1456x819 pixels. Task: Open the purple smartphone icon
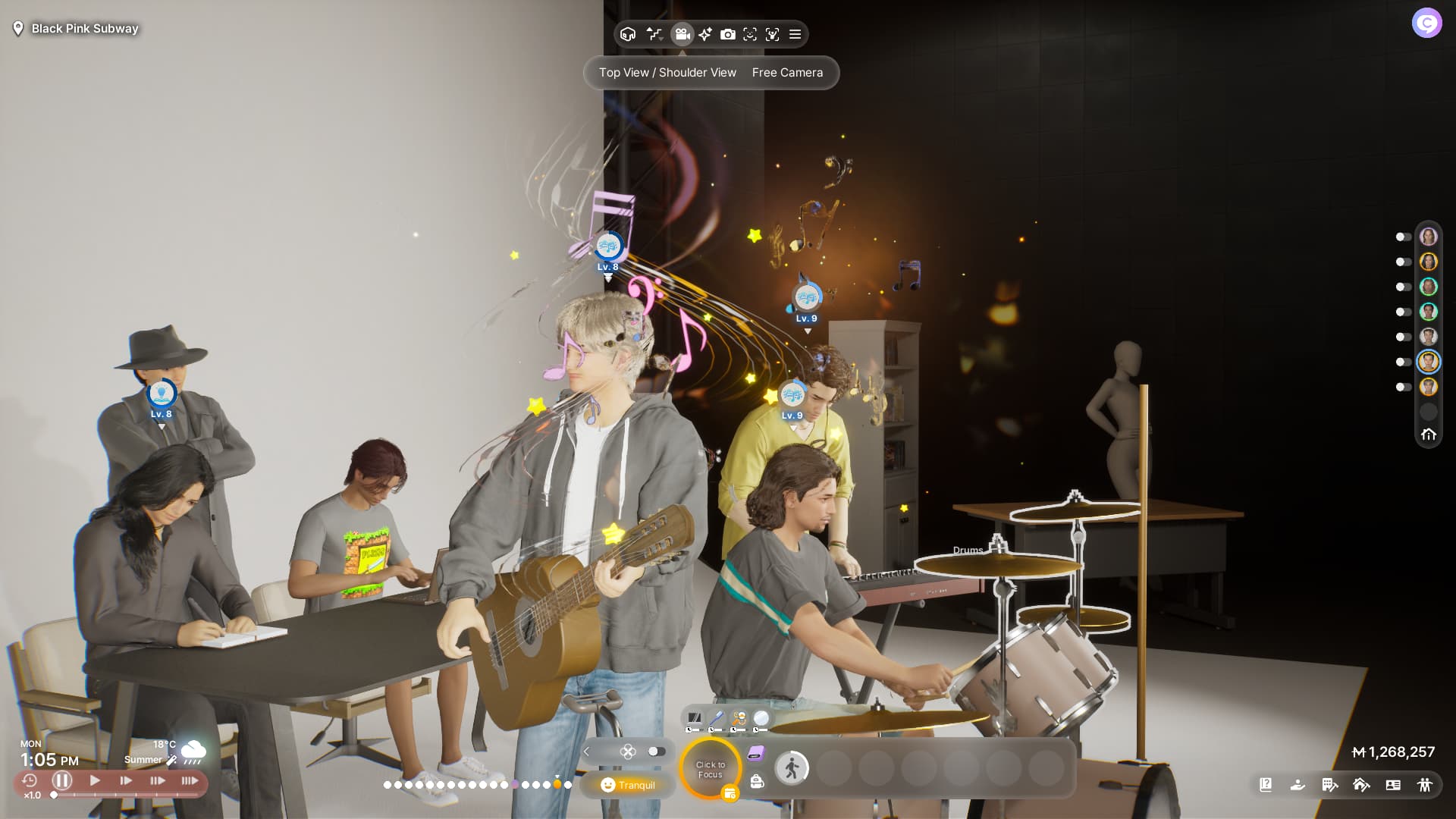pos(756,753)
